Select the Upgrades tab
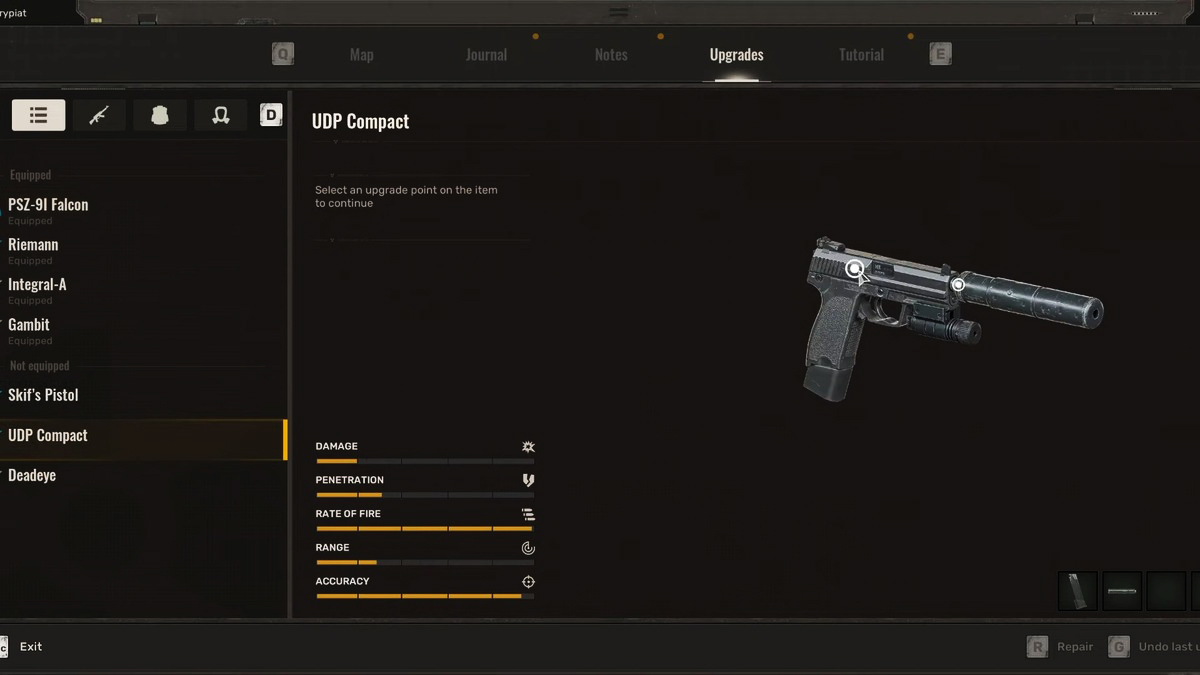The image size is (1200, 675). click(x=736, y=55)
